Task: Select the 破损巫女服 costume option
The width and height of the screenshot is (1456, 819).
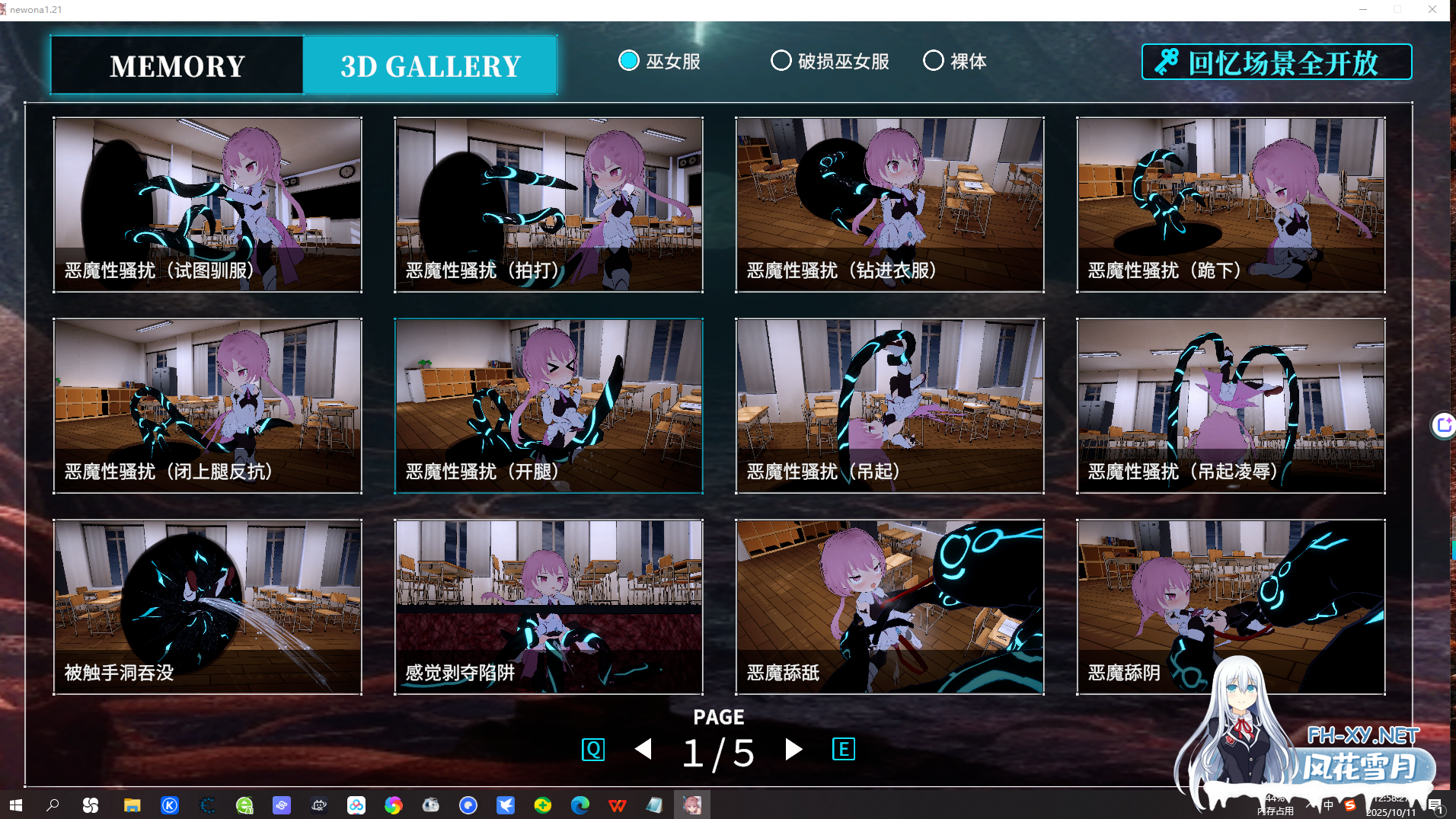Action: coord(781,61)
